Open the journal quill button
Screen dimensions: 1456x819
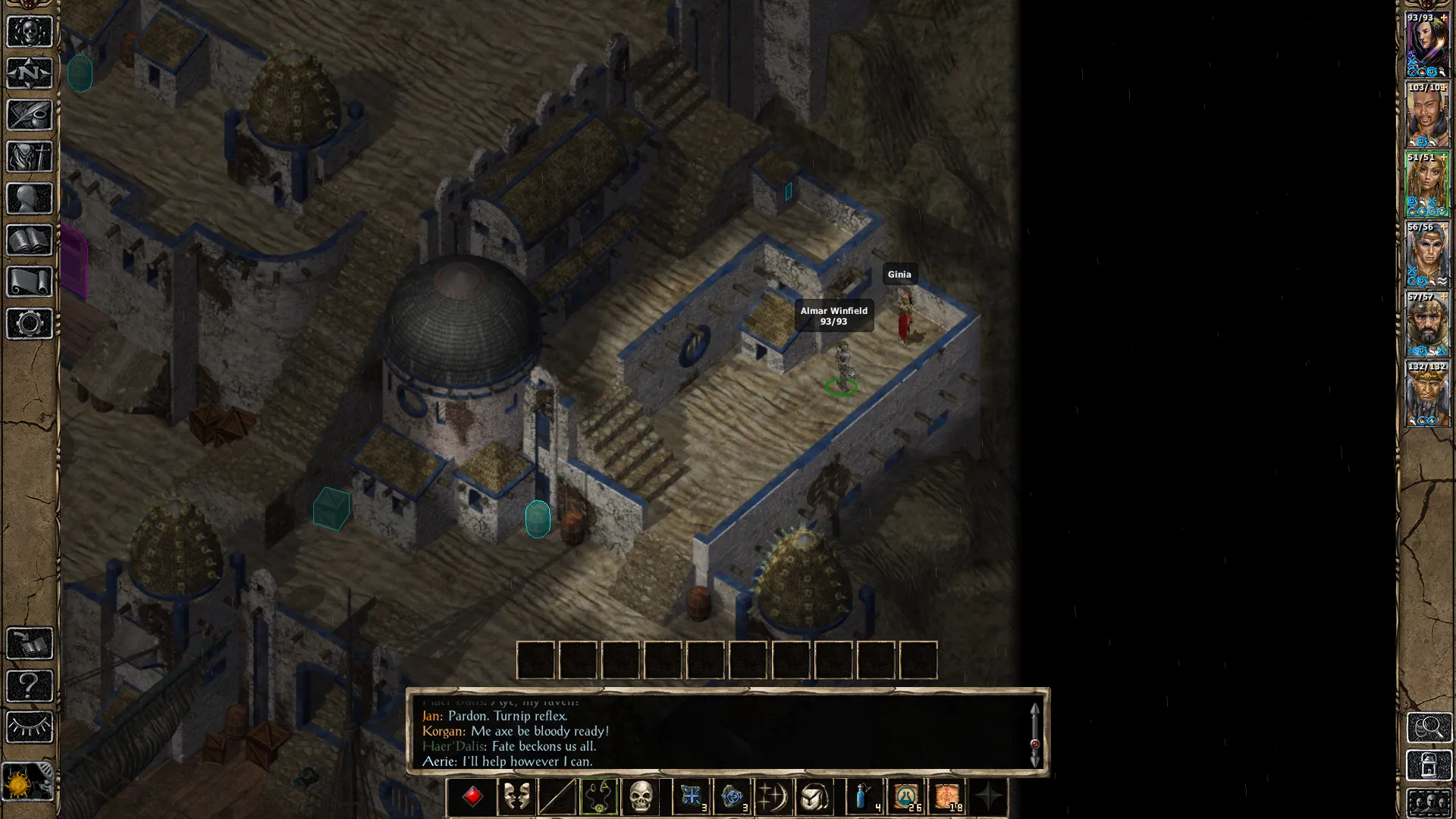(30, 115)
